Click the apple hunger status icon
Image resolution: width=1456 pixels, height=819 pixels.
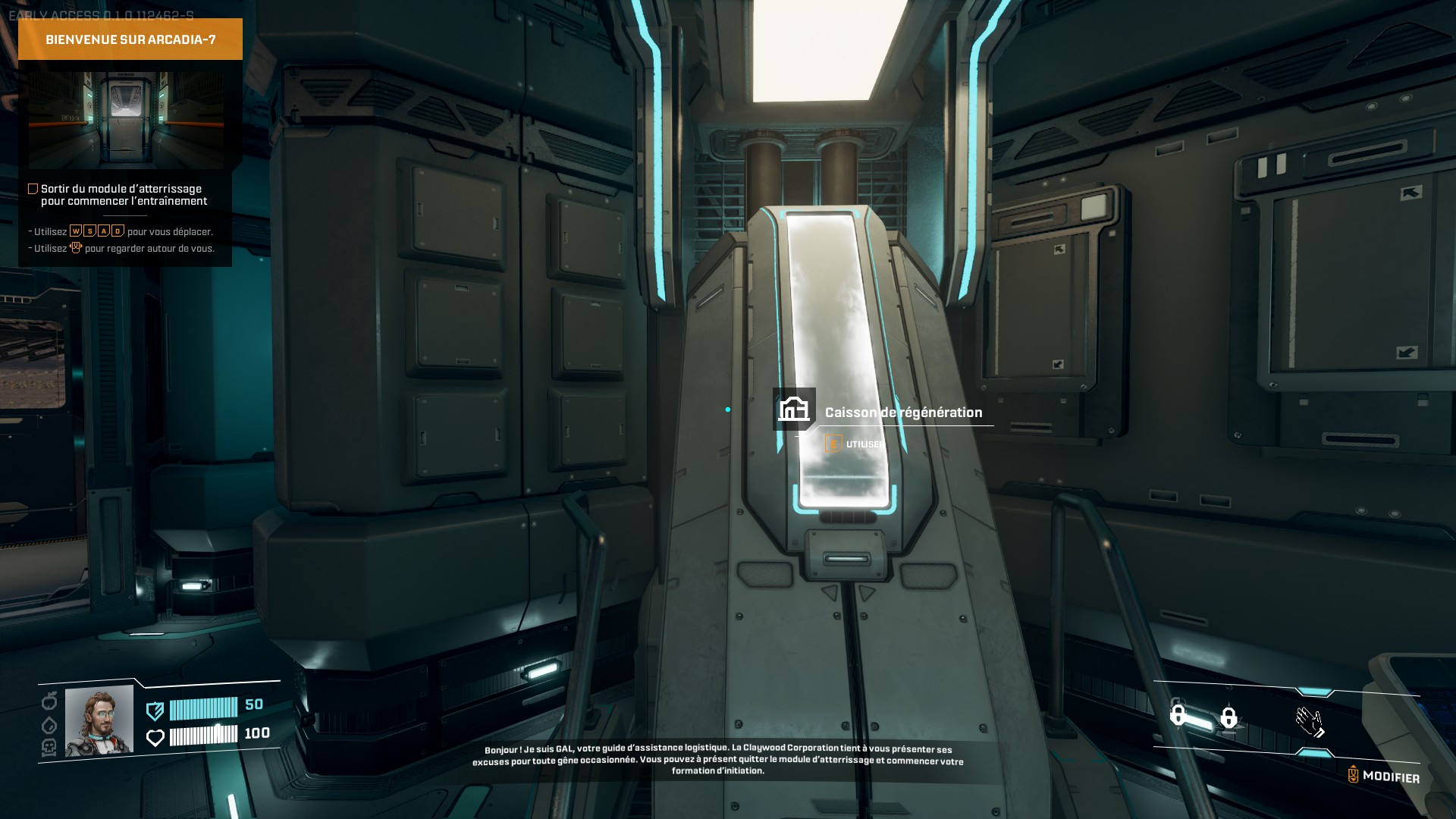49,701
